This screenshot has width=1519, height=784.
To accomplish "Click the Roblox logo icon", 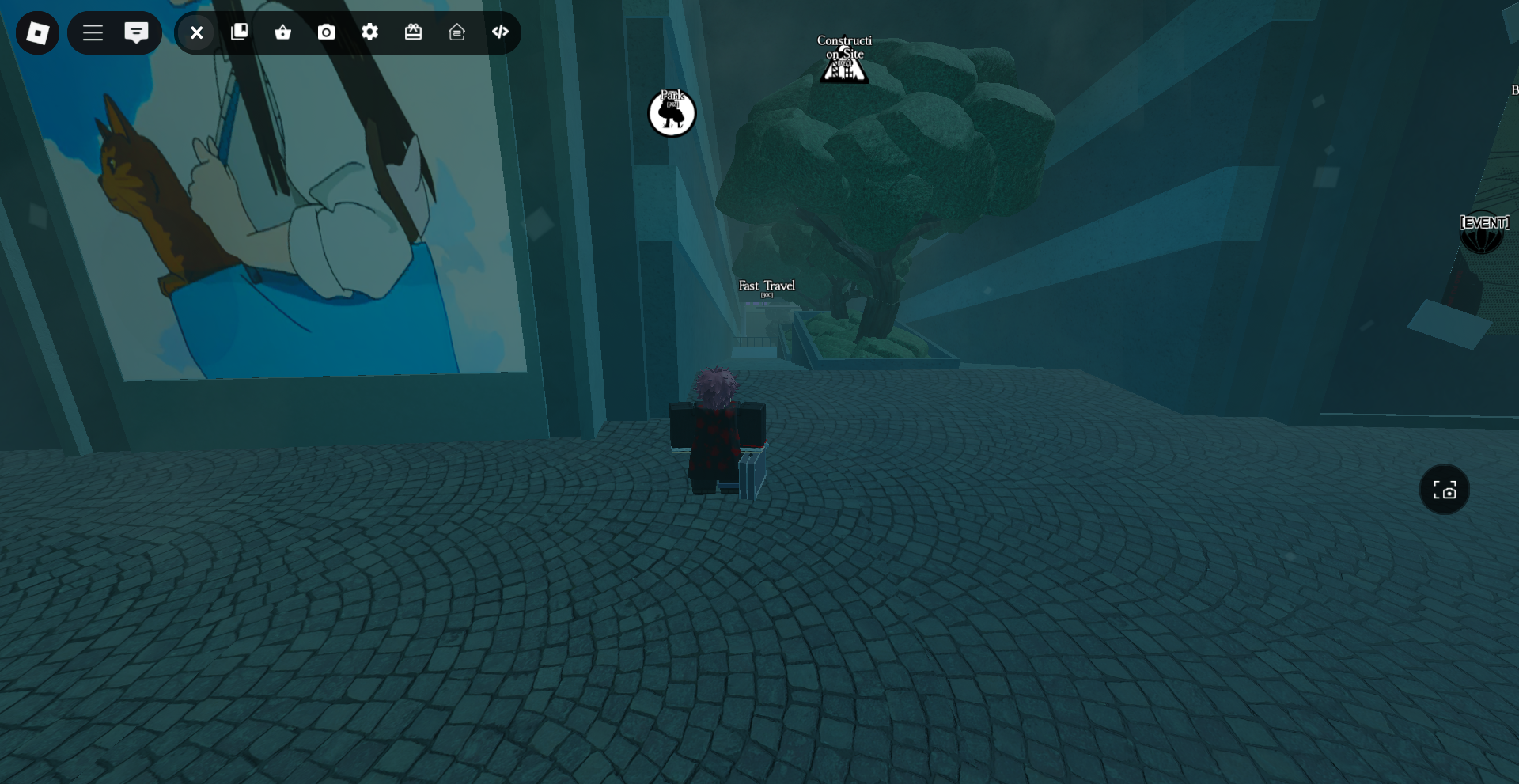I will pyautogui.click(x=37, y=32).
